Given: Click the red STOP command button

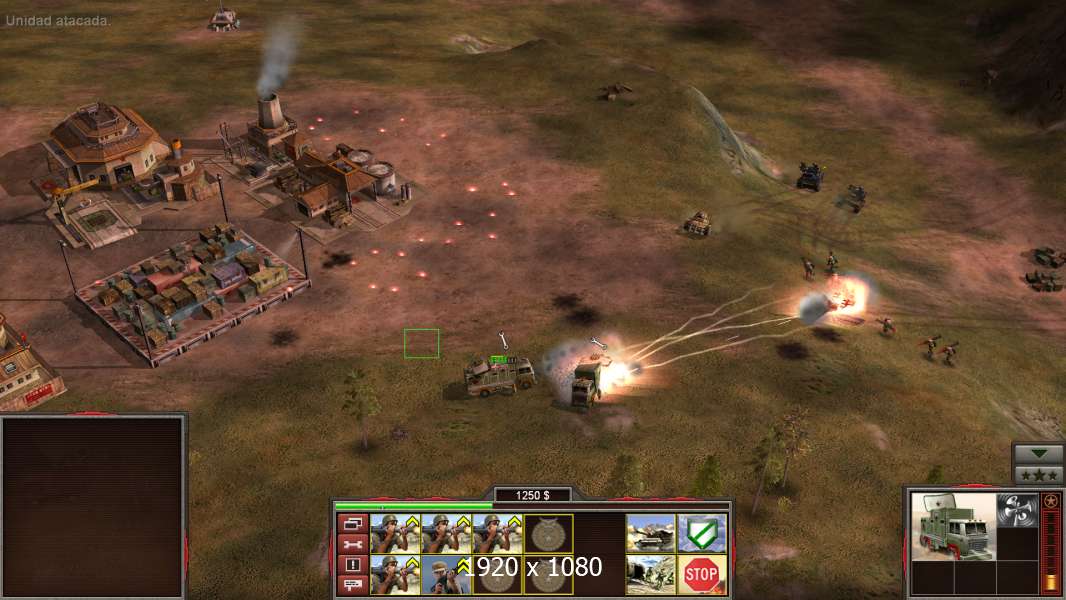Looking at the screenshot, I should (x=701, y=574).
